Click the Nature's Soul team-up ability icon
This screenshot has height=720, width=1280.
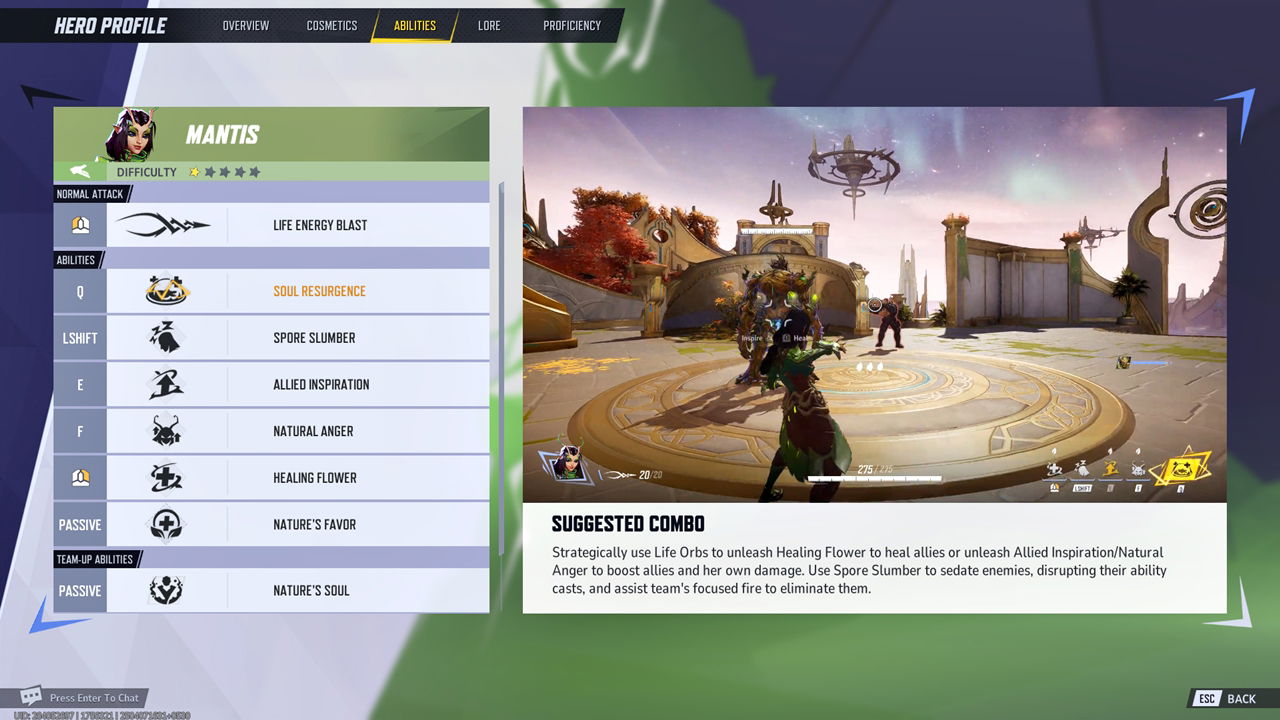[166, 590]
